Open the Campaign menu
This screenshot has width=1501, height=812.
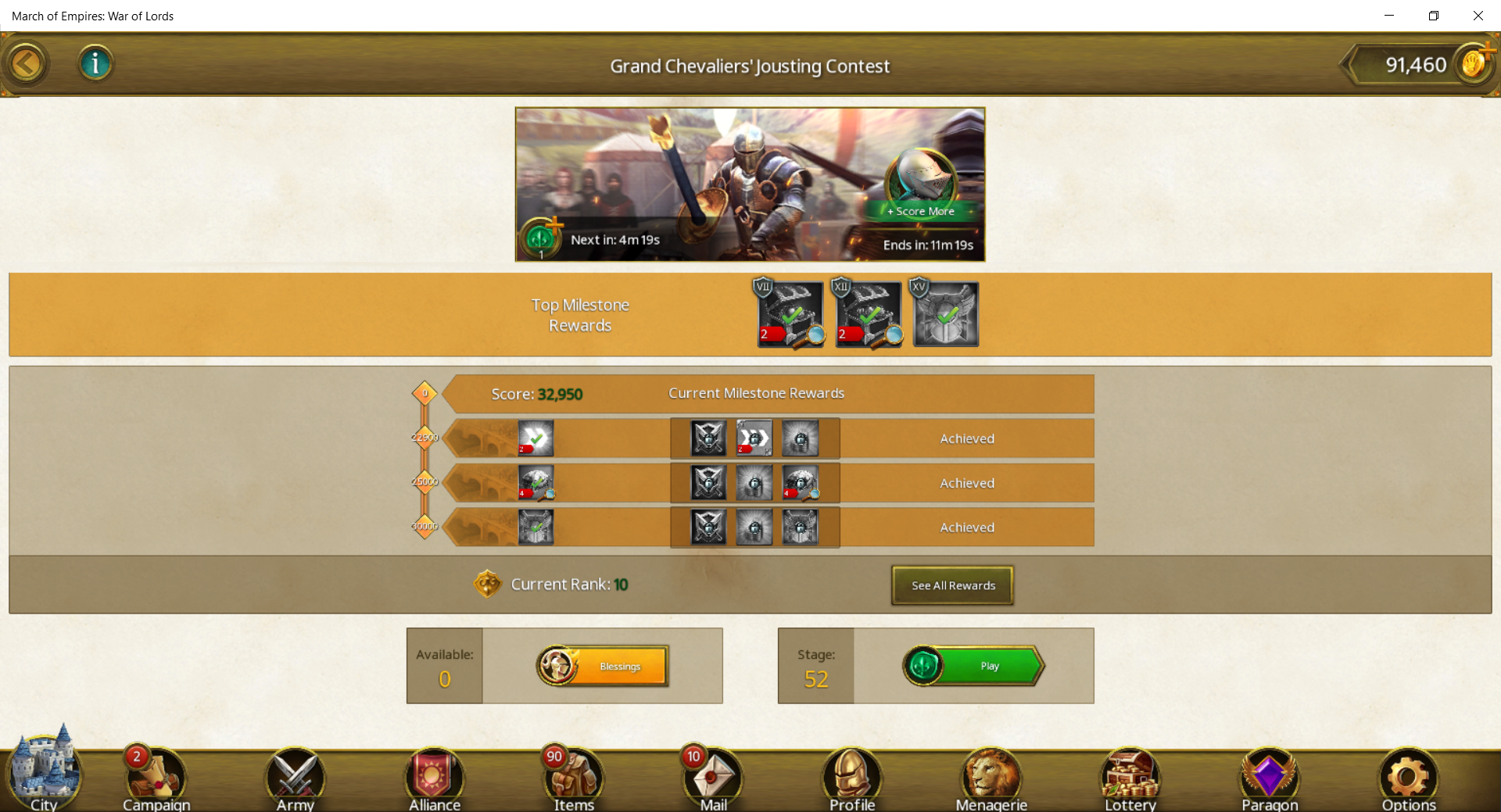tap(156, 778)
